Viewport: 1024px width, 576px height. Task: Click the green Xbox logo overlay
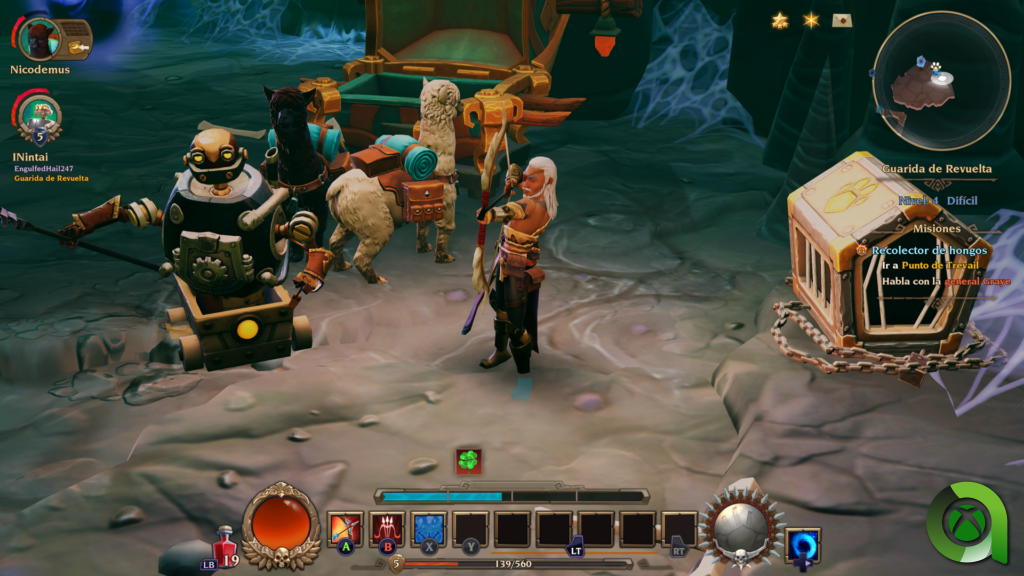972,522
